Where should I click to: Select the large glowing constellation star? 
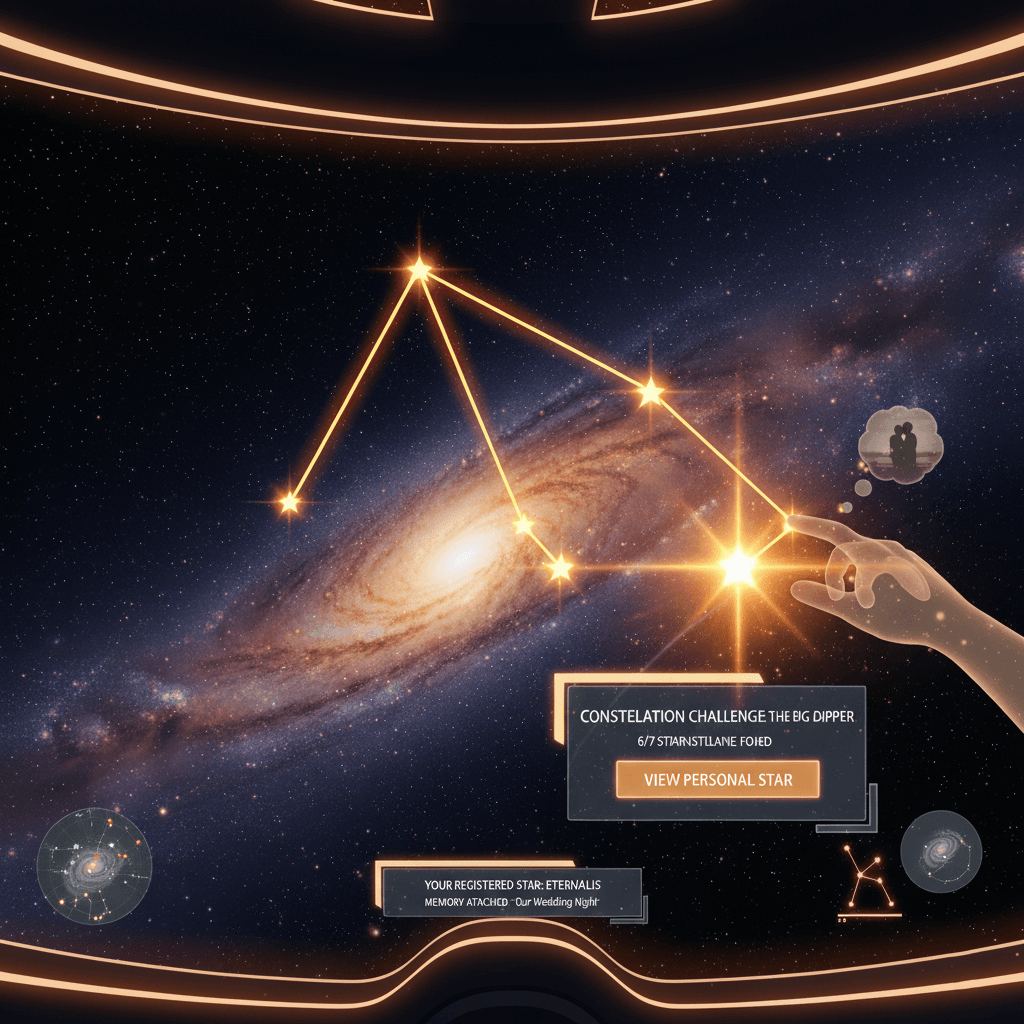tap(738, 567)
